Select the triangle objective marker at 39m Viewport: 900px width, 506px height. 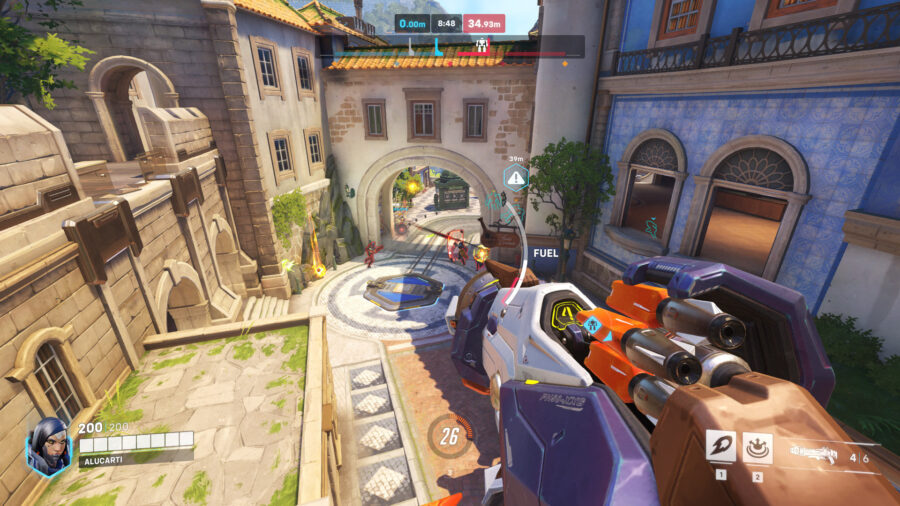tap(516, 178)
